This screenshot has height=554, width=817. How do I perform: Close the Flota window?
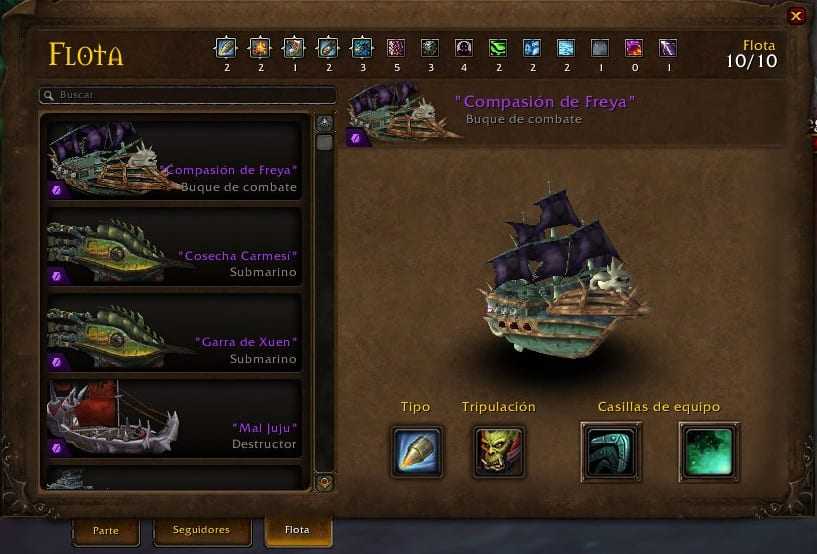(796, 16)
